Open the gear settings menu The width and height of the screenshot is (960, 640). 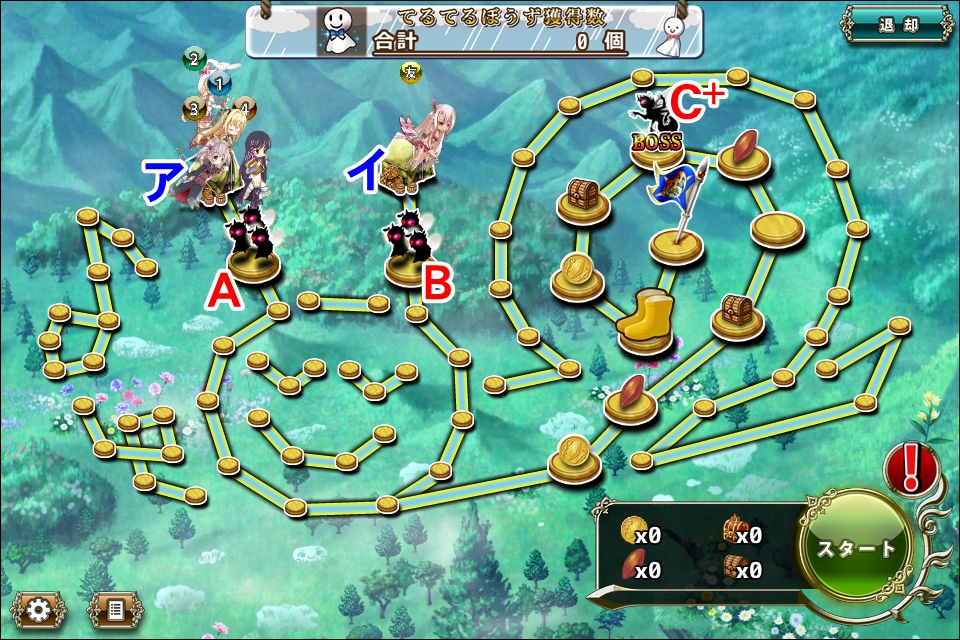pyautogui.click(x=39, y=609)
